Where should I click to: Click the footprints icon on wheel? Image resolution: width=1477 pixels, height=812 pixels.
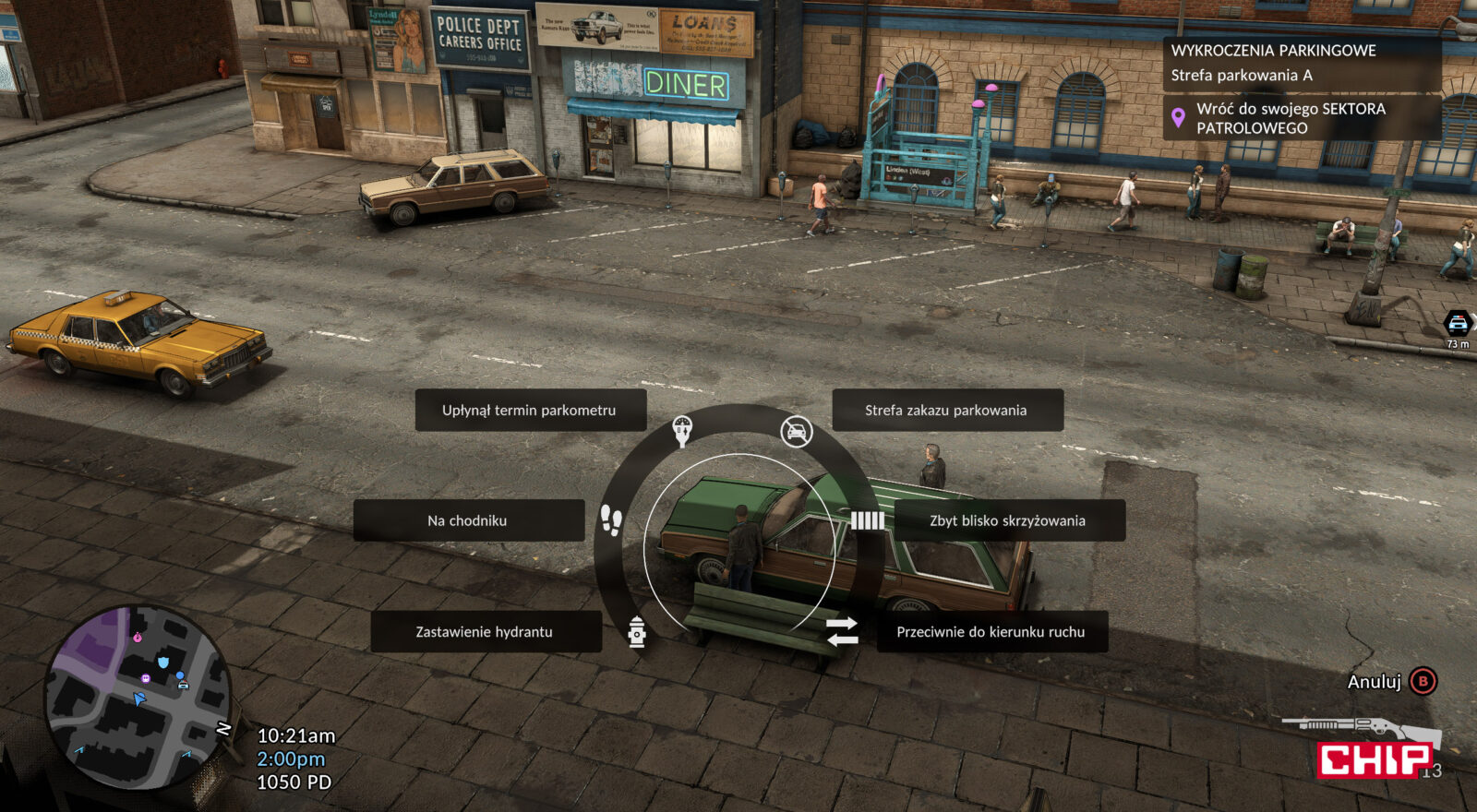point(611,520)
